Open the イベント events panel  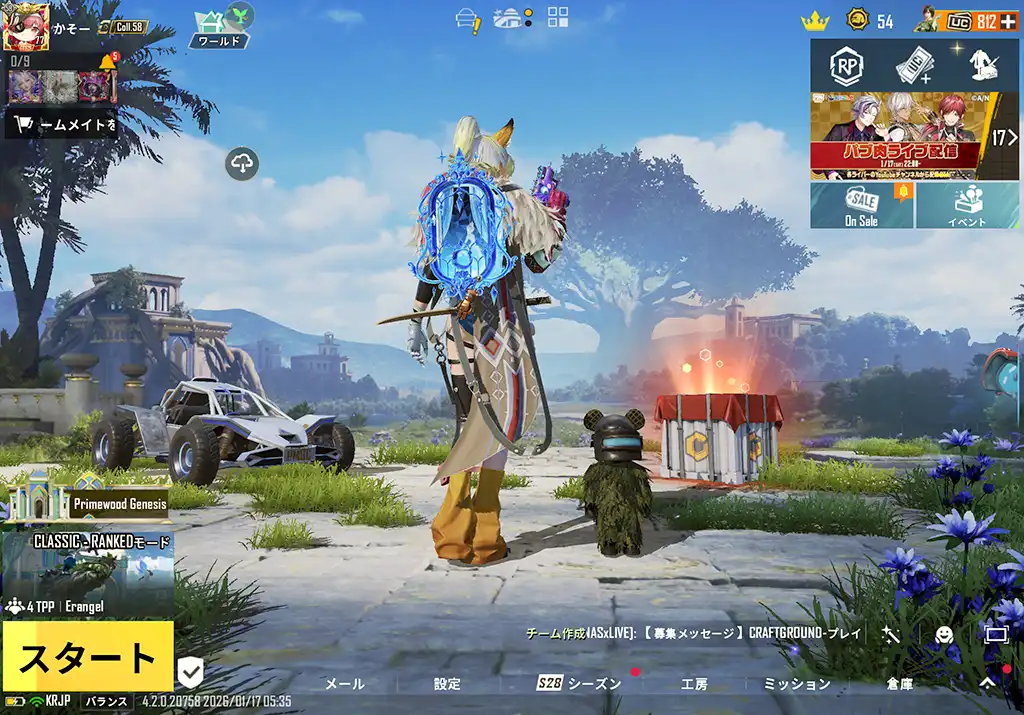967,205
